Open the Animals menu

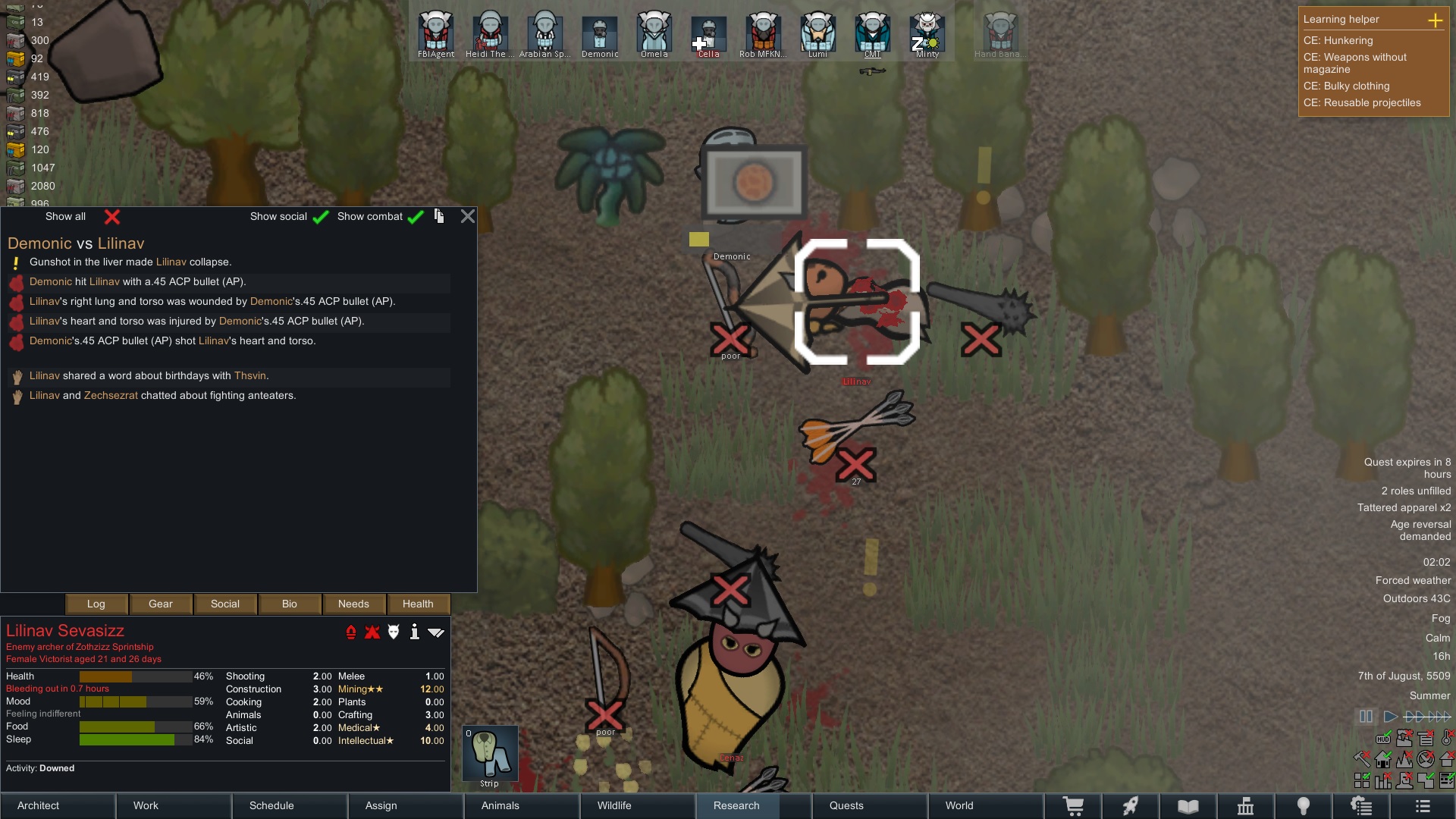pos(521,805)
